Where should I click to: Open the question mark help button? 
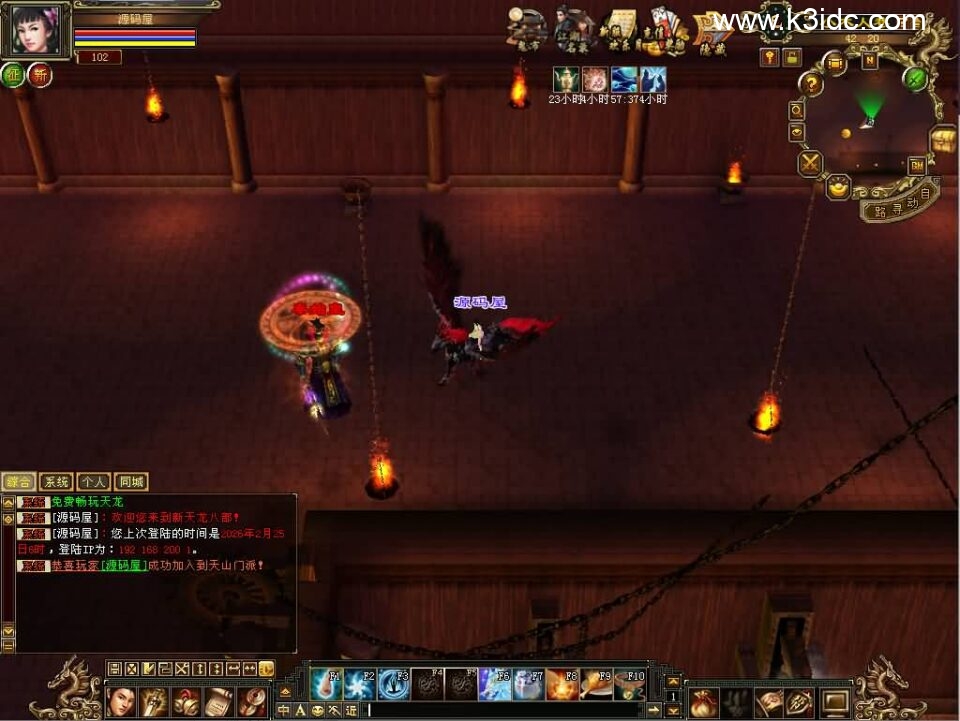coord(811,85)
